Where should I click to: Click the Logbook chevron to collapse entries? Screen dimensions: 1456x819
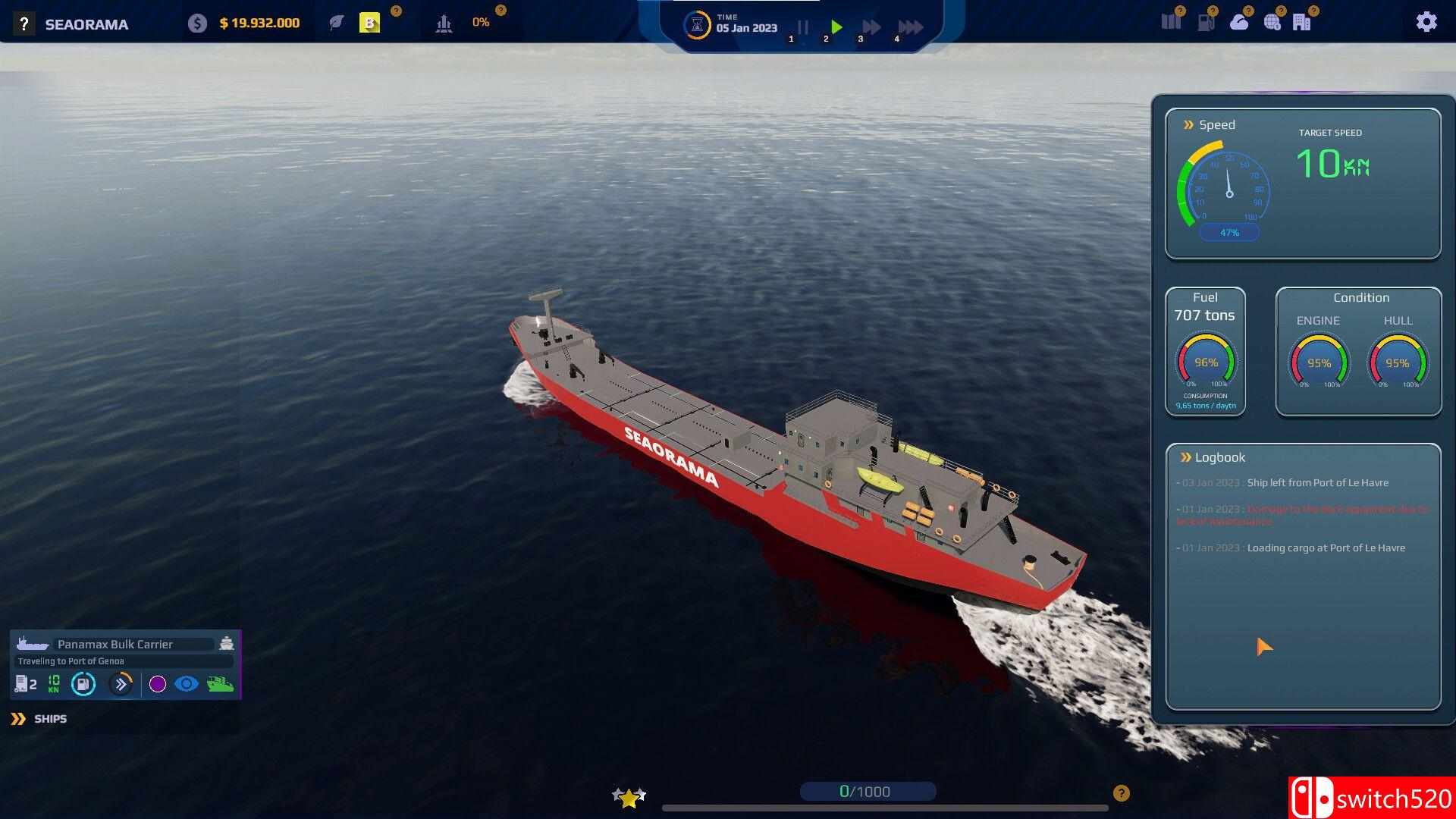[x=1185, y=457]
